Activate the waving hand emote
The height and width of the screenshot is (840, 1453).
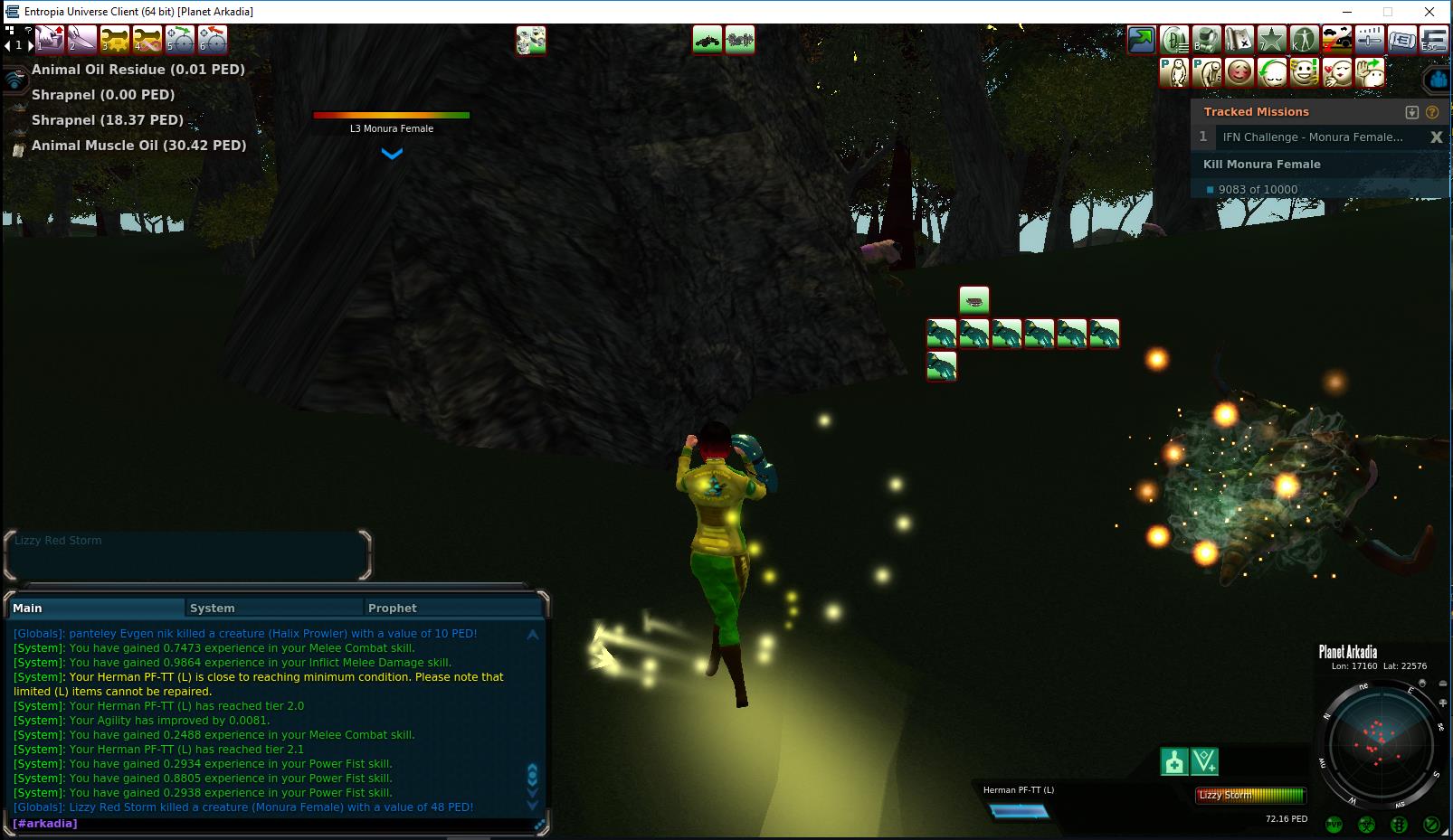pyautogui.click(x=1370, y=72)
